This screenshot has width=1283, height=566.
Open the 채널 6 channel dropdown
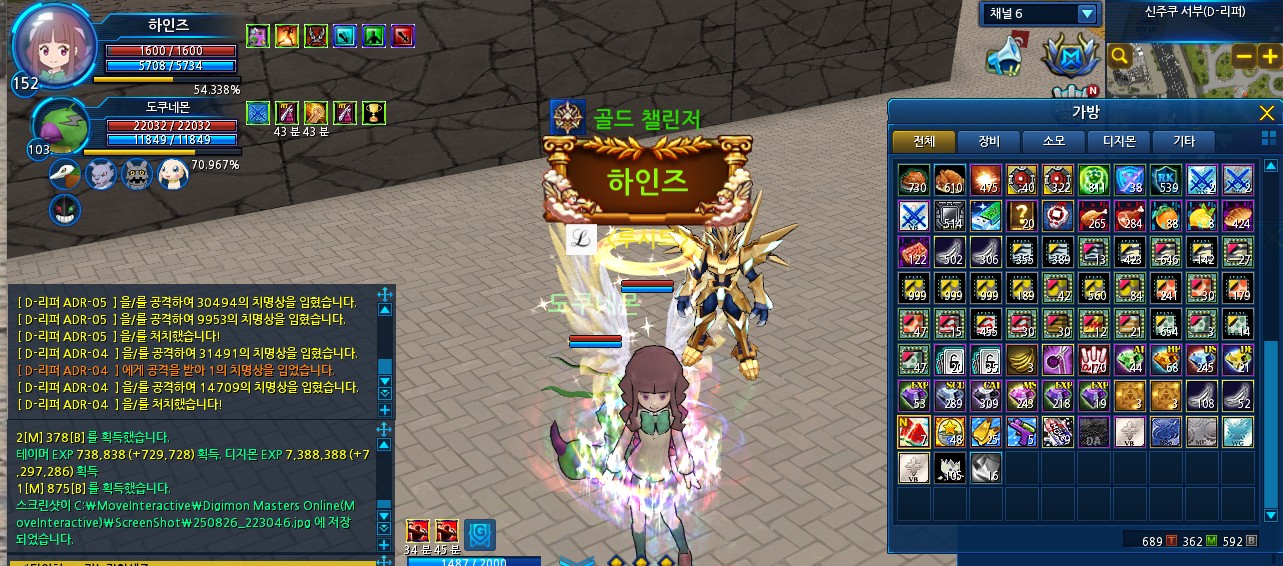[x=1087, y=14]
